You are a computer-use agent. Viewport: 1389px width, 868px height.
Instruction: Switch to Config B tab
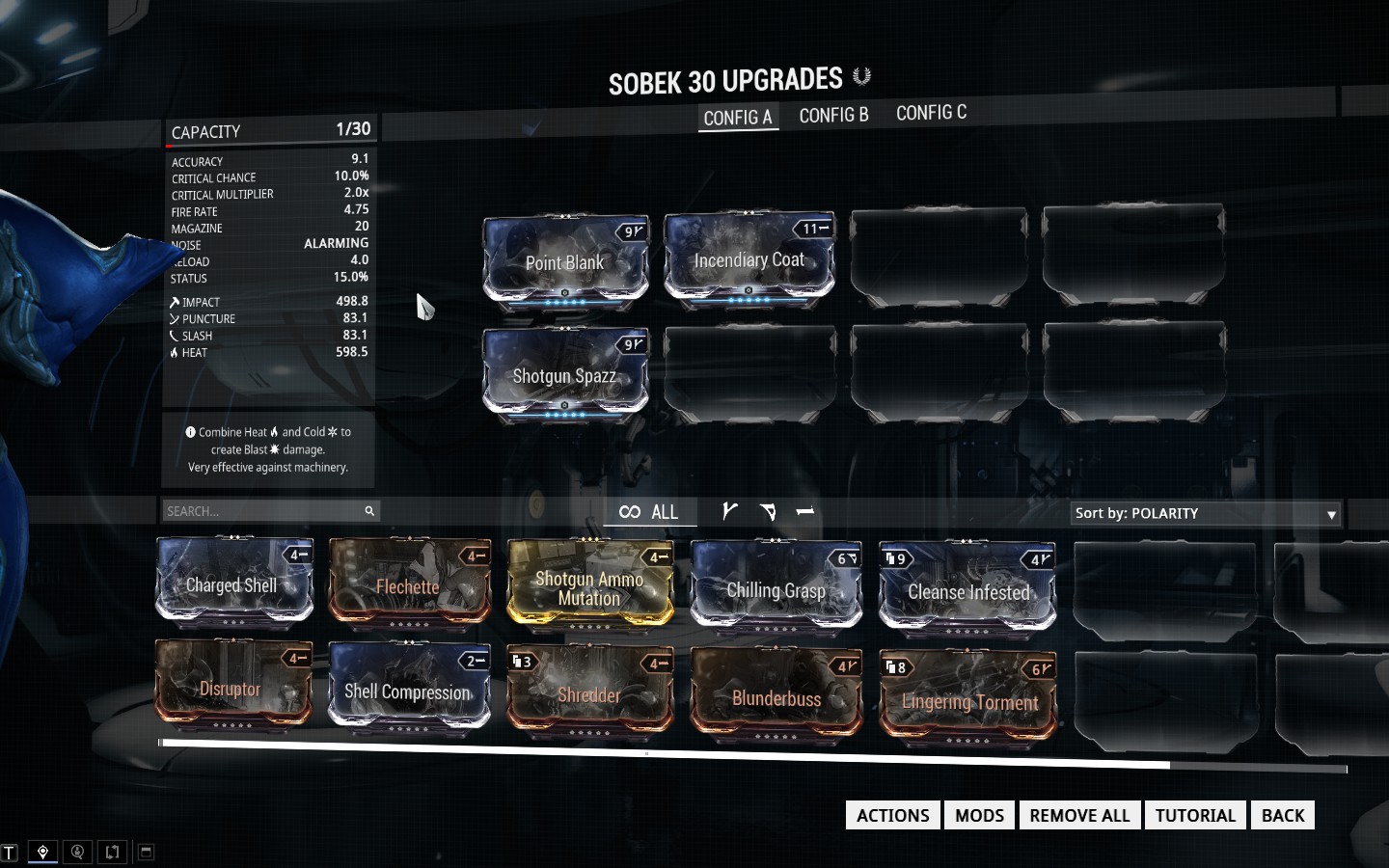833,116
